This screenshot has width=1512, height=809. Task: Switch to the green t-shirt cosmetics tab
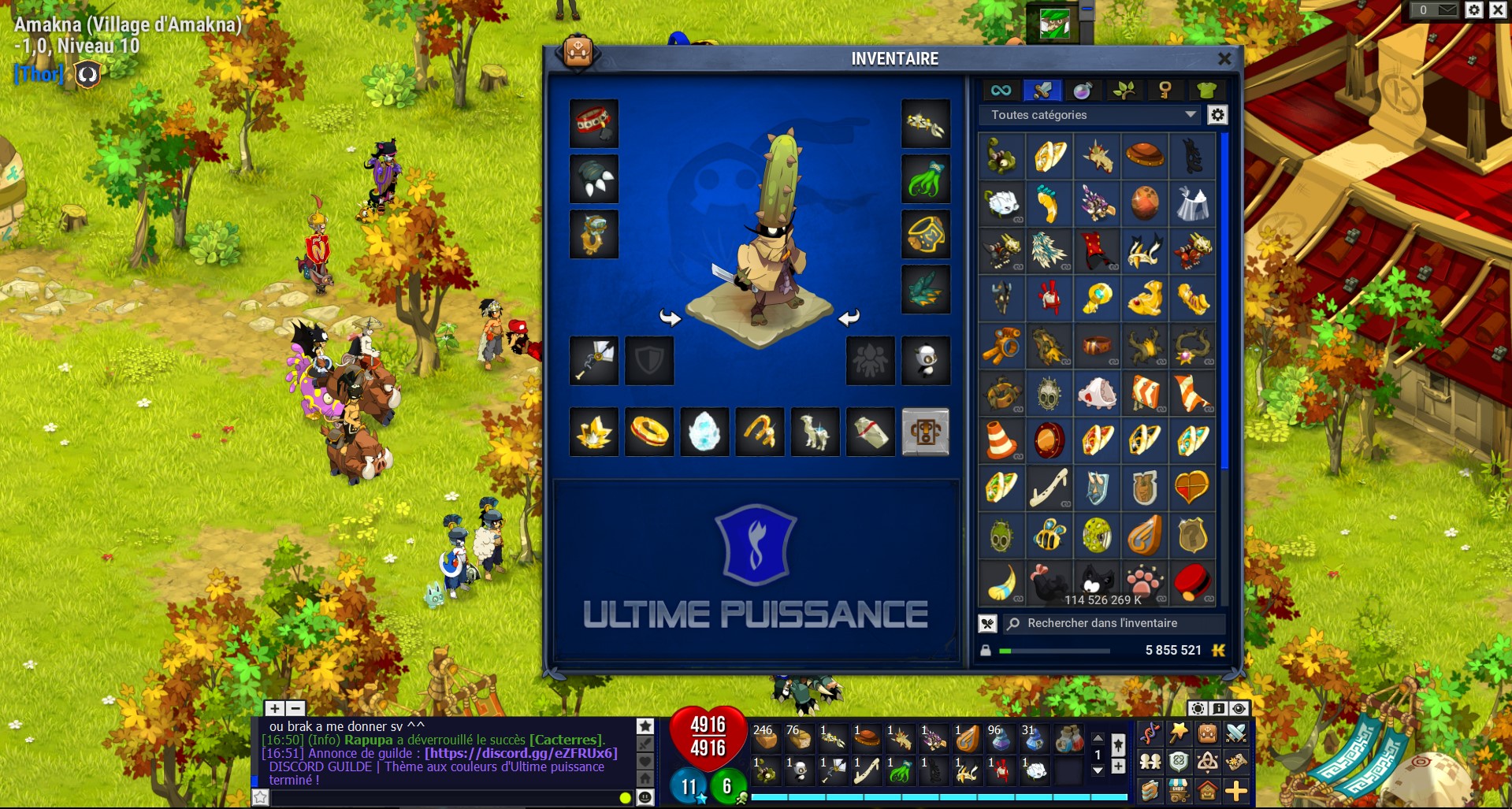pyautogui.click(x=1206, y=91)
